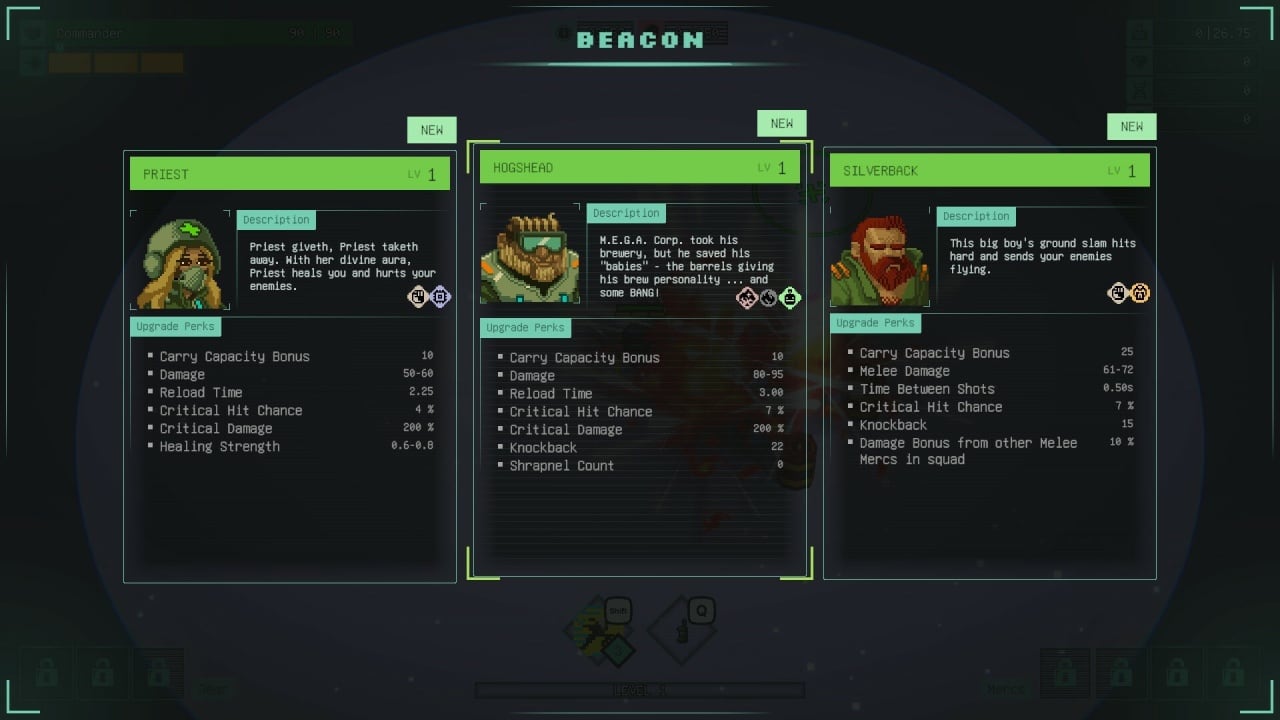
Task: Click Silverback's red-bearded portrait
Action: (880, 256)
